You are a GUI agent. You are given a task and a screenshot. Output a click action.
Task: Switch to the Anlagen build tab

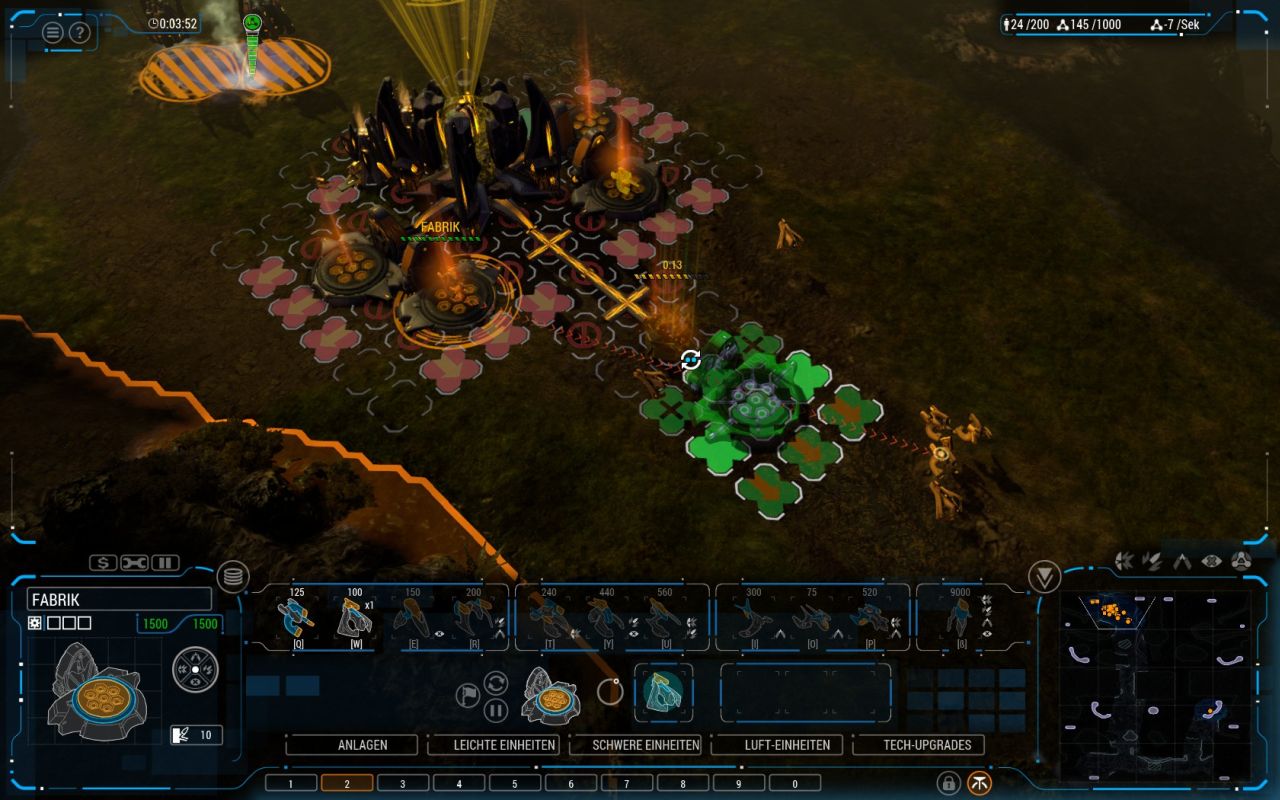[350, 745]
